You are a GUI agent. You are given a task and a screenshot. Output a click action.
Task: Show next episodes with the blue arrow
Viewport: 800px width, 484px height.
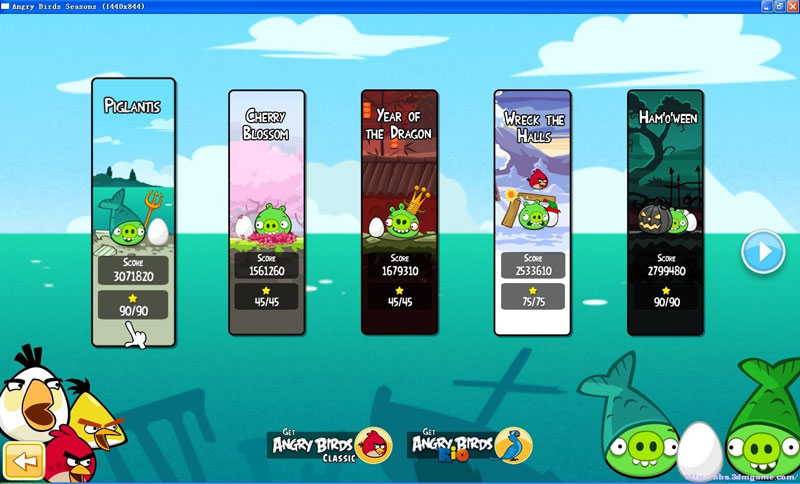pos(762,252)
